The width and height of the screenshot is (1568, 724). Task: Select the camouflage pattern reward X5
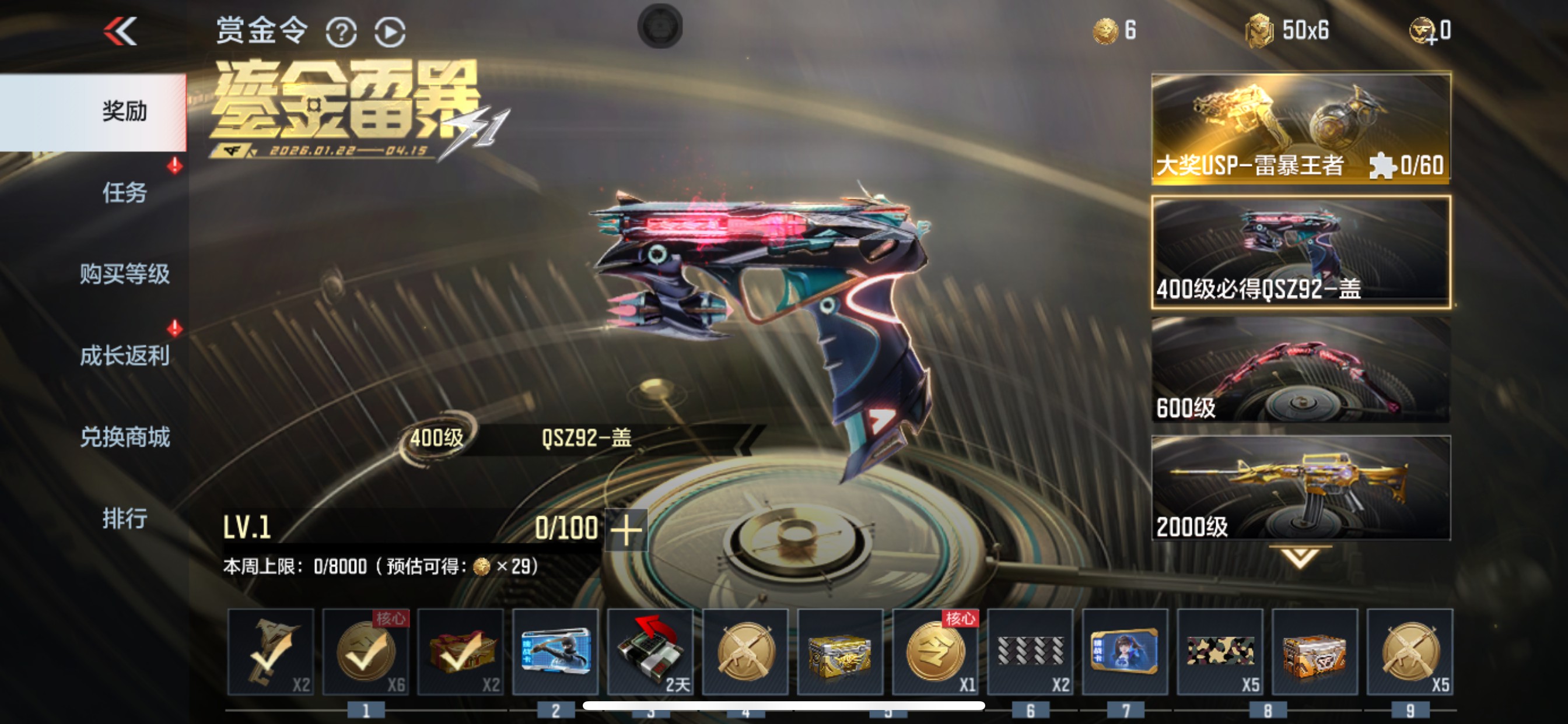tap(1218, 652)
